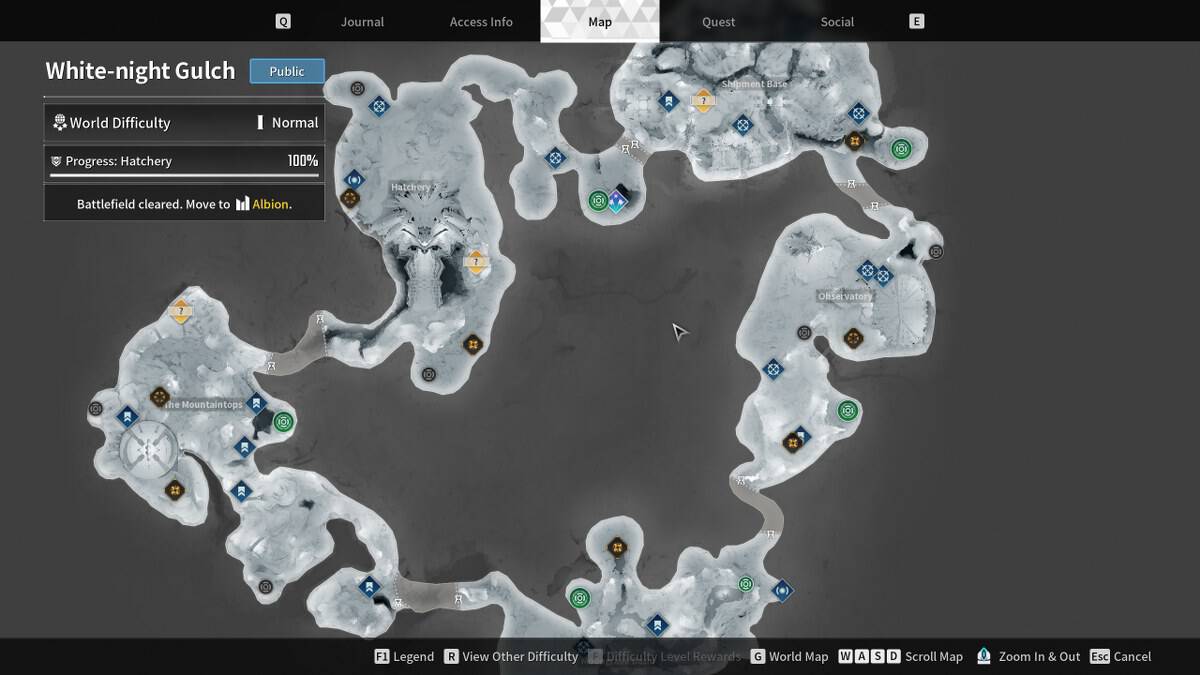Click the Albion destination link

point(270,204)
